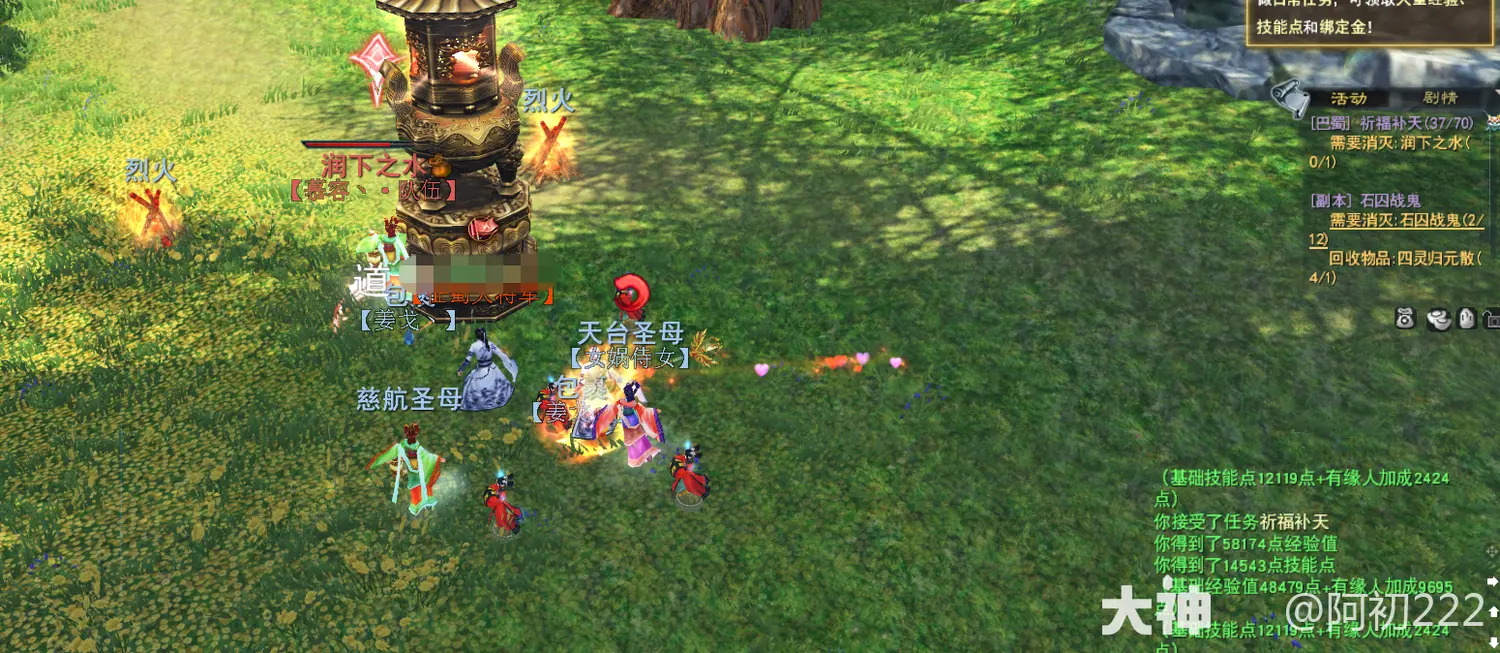Switch to the 剧情 quest tab
The width and height of the screenshot is (1500, 653).
[x=1440, y=99]
